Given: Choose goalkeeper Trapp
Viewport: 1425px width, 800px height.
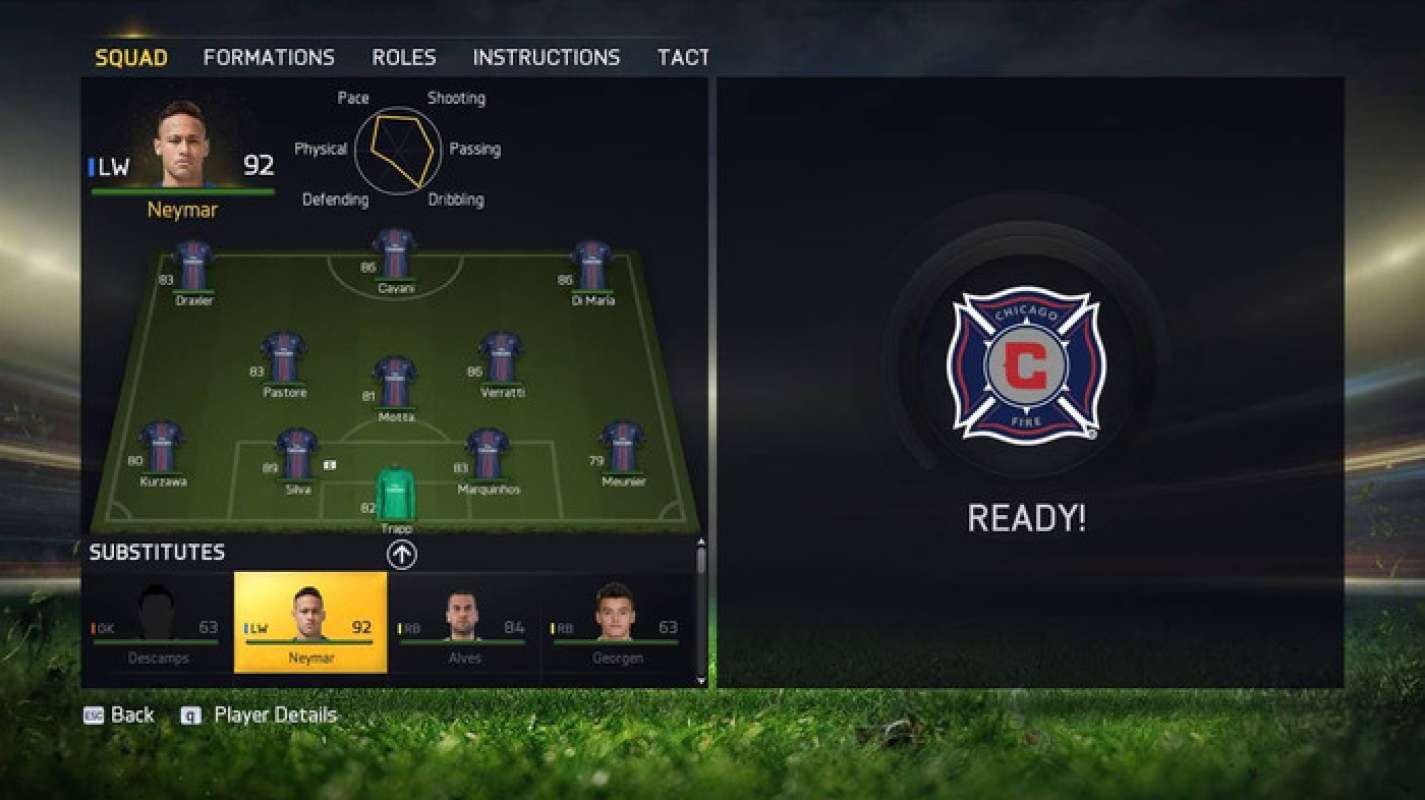Looking at the screenshot, I should tap(395, 494).
